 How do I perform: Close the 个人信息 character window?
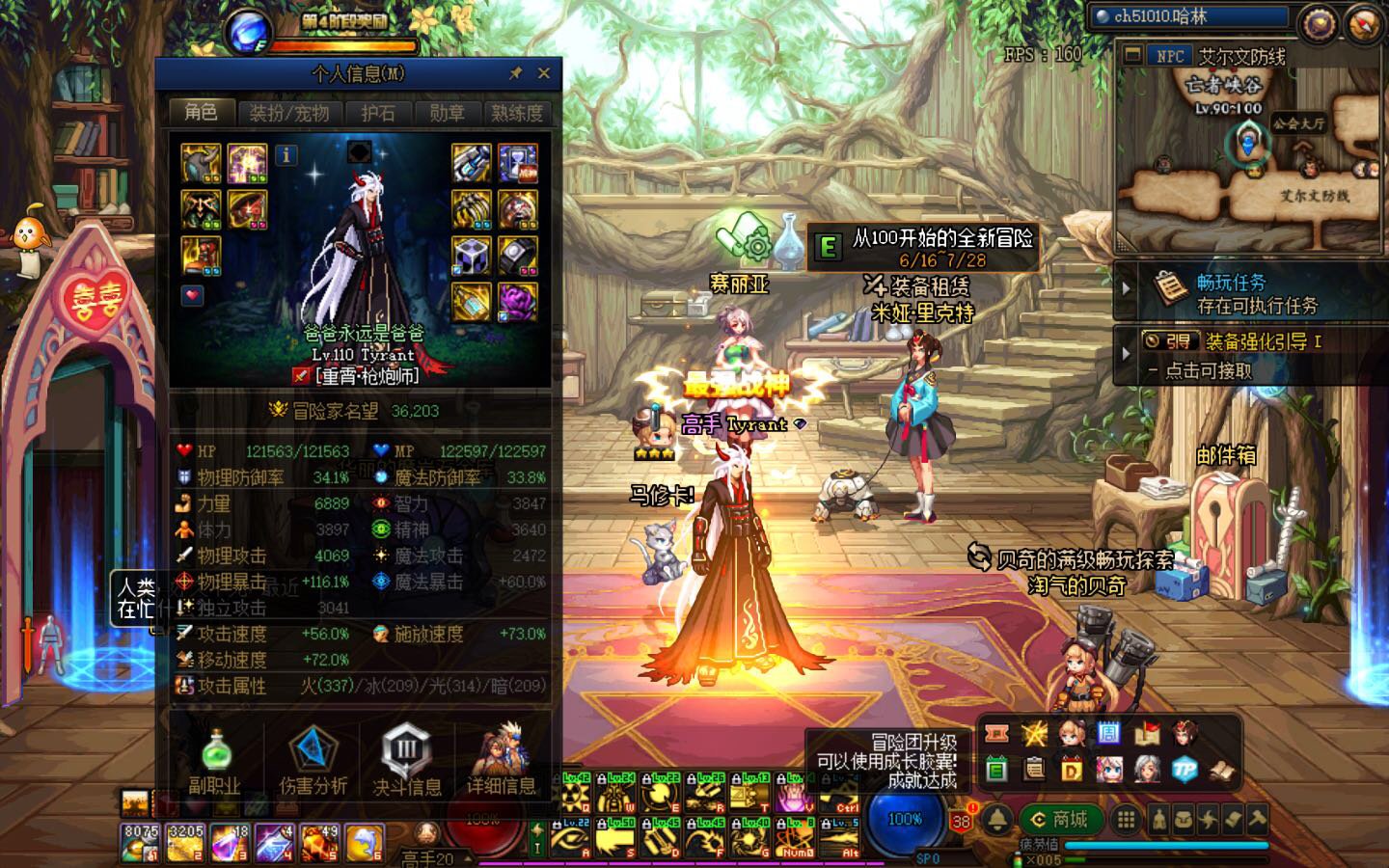(544, 73)
